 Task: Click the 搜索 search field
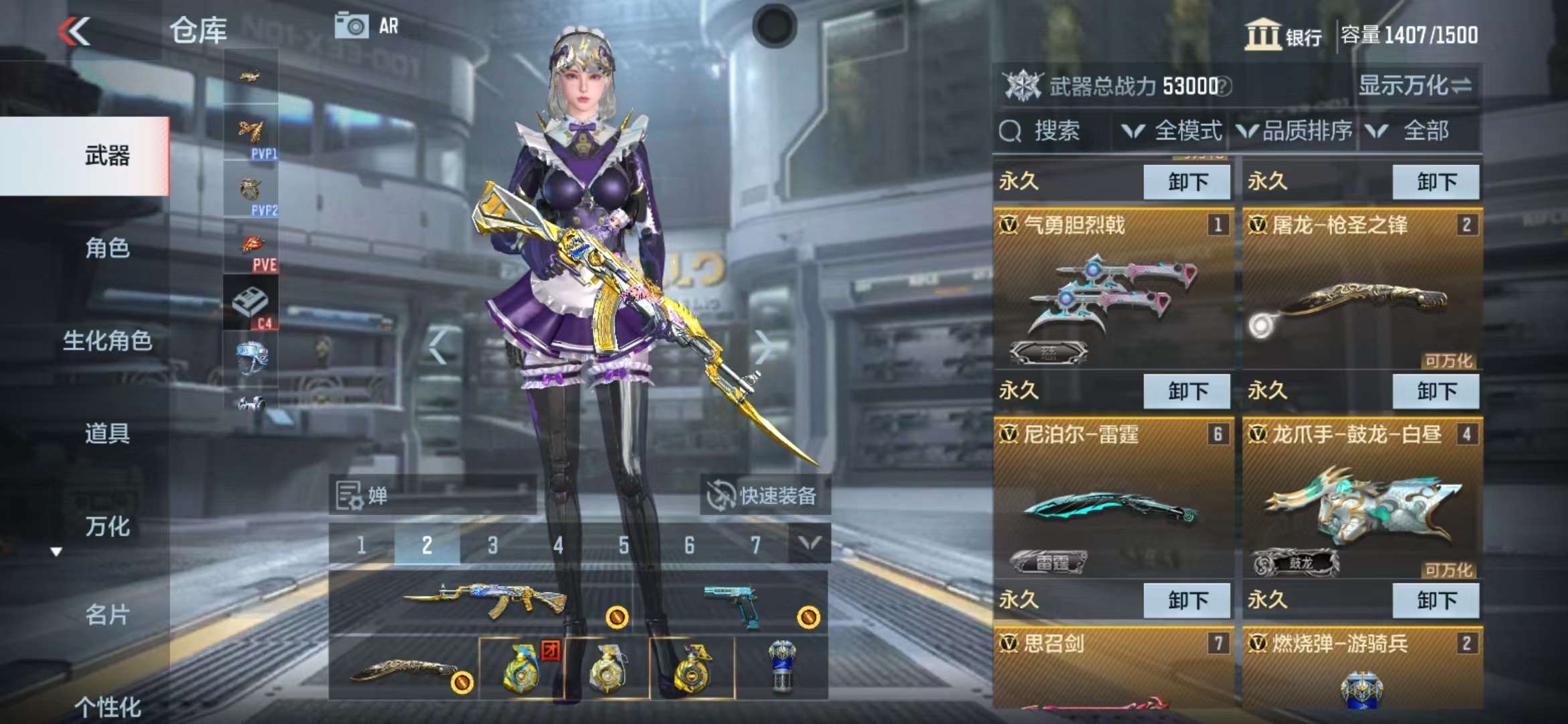coord(1052,131)
